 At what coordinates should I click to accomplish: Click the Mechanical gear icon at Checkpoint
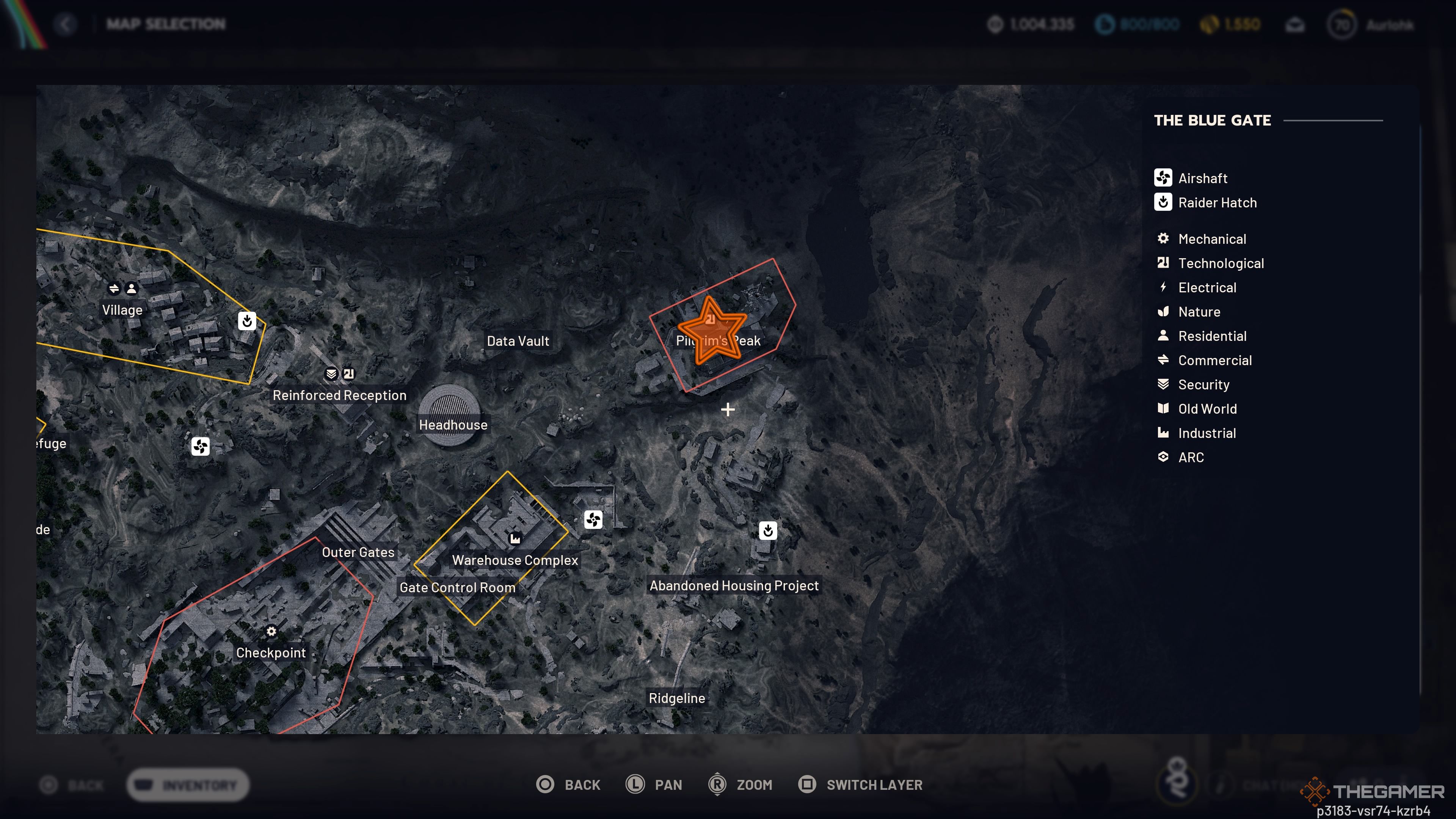271,631
